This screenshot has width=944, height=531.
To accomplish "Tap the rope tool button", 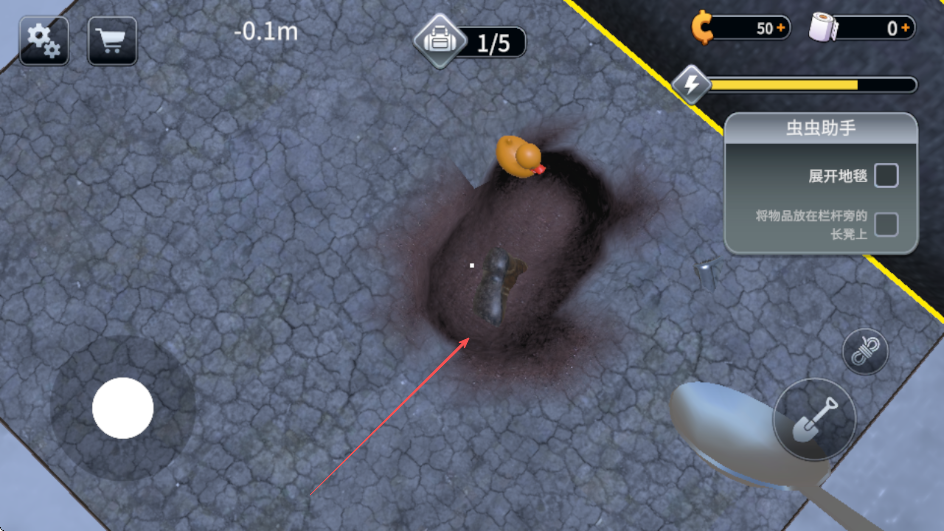I will [x=865, y=350].
